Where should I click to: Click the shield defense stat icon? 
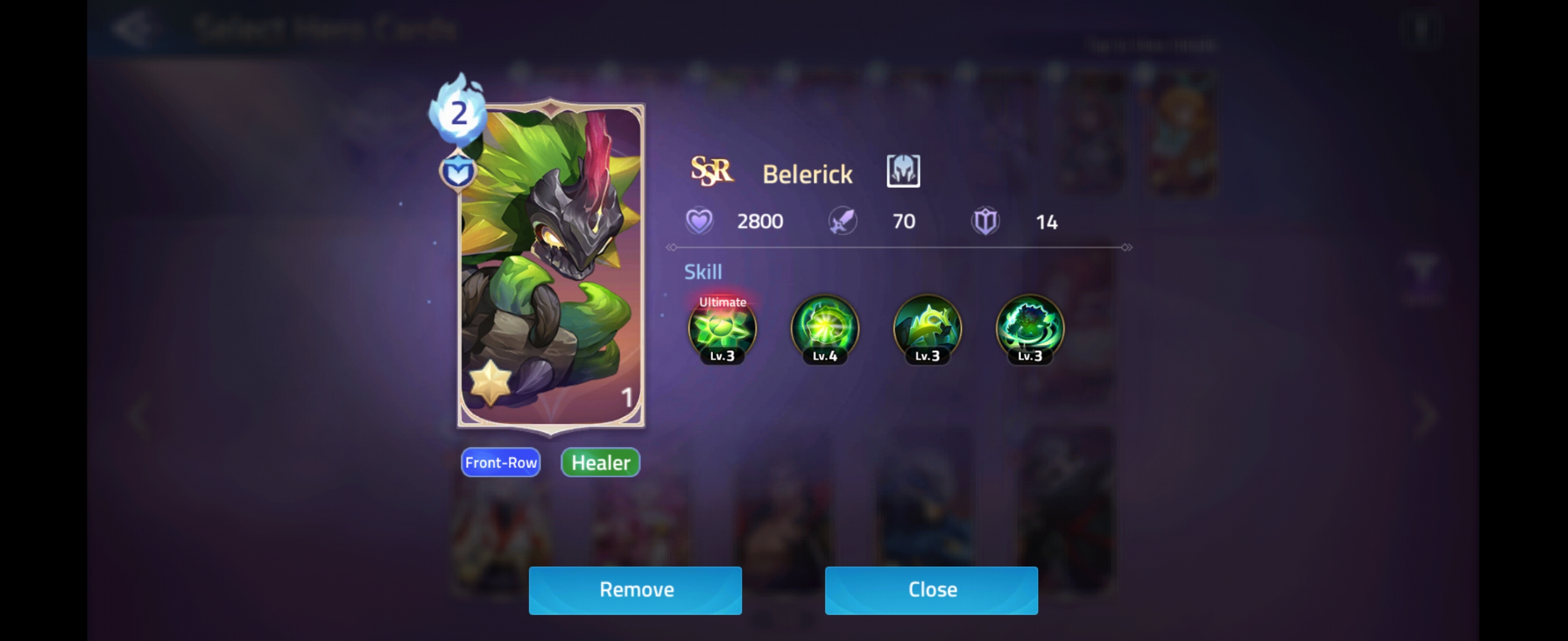point(985,221)
